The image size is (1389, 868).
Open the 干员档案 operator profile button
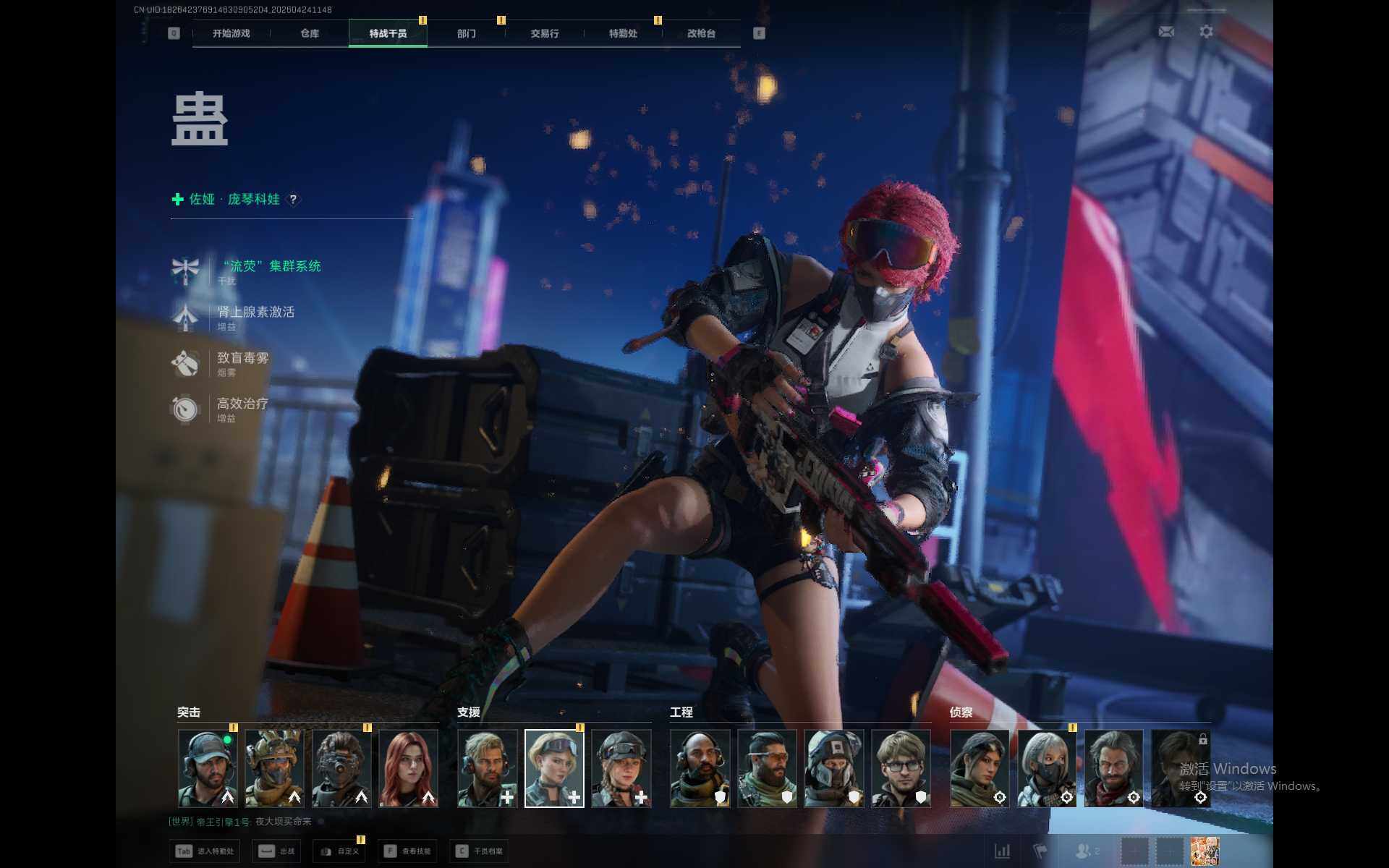pyautogui.click(x=479, y=851)
